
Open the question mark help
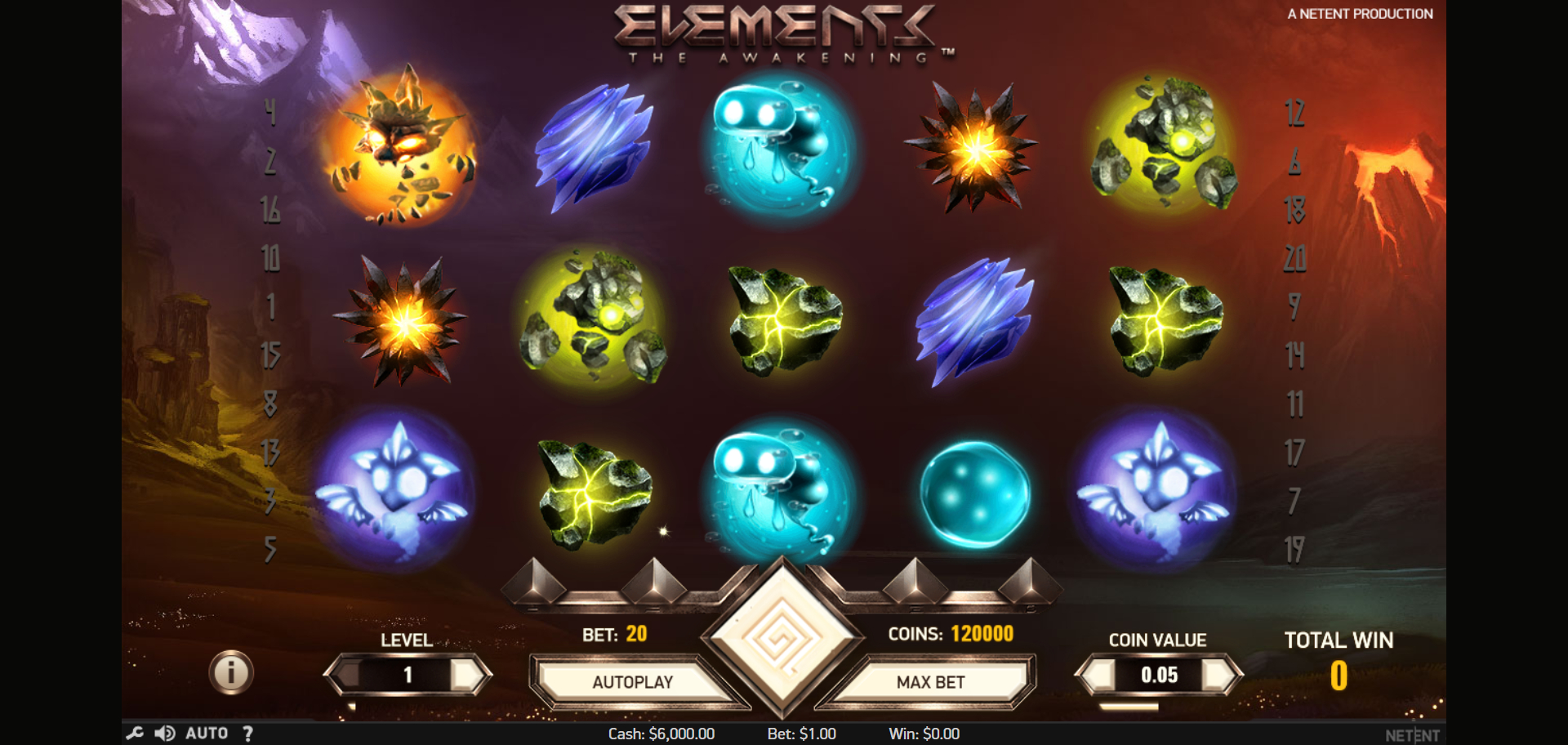click(x=247, y=733)
